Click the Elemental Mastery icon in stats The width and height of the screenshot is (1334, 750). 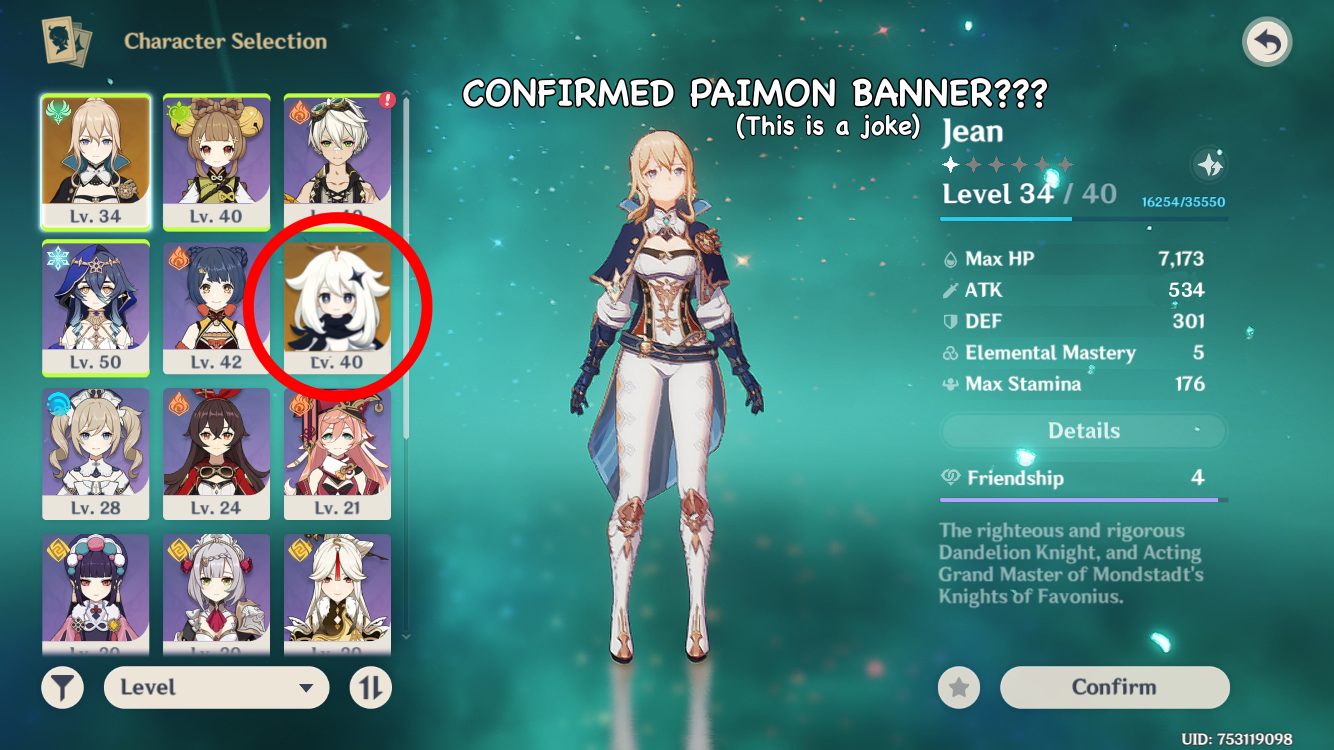coord(953,352)
